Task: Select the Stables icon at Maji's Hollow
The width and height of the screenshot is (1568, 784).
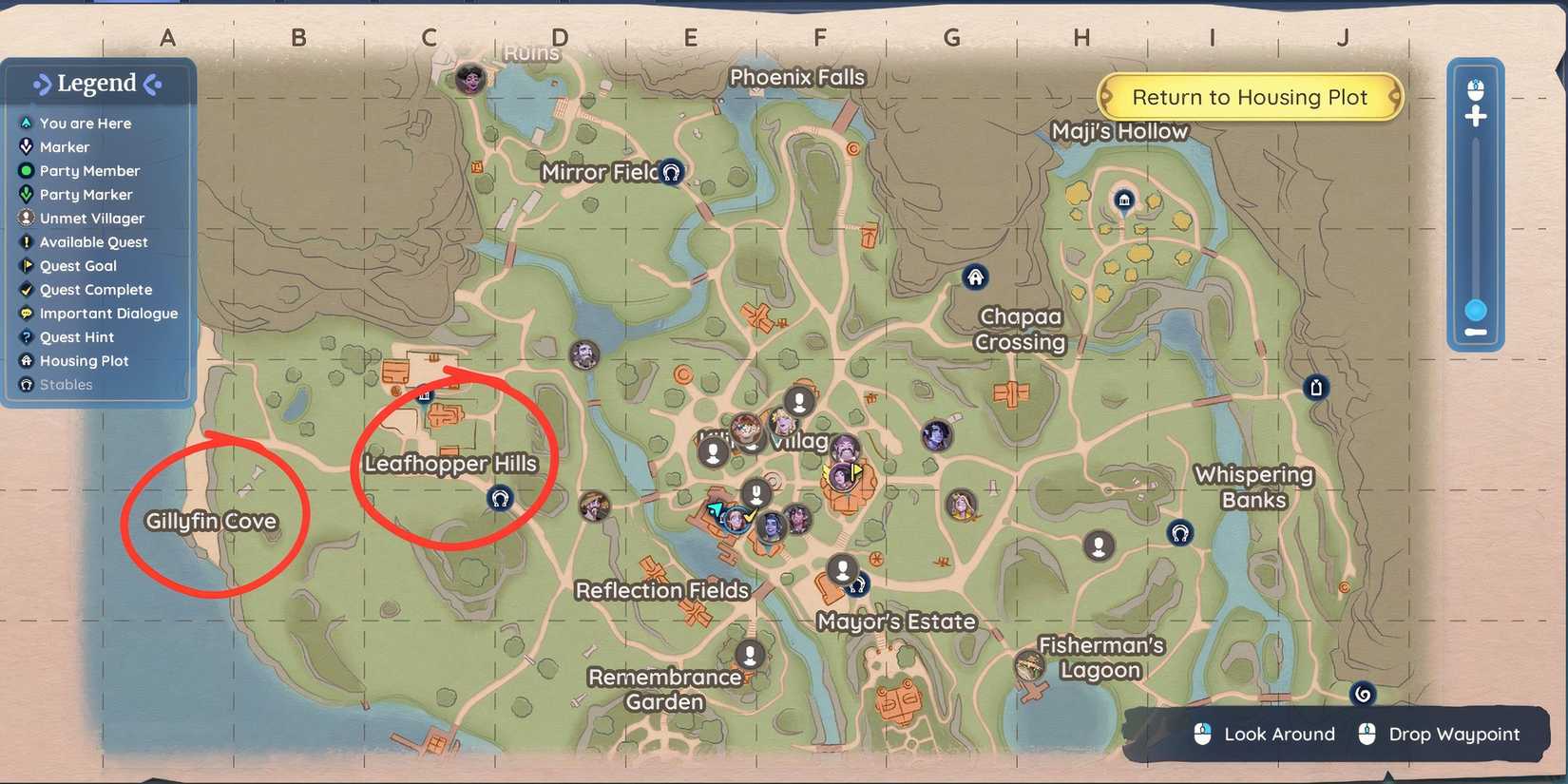Action: tap(1124, 201)
